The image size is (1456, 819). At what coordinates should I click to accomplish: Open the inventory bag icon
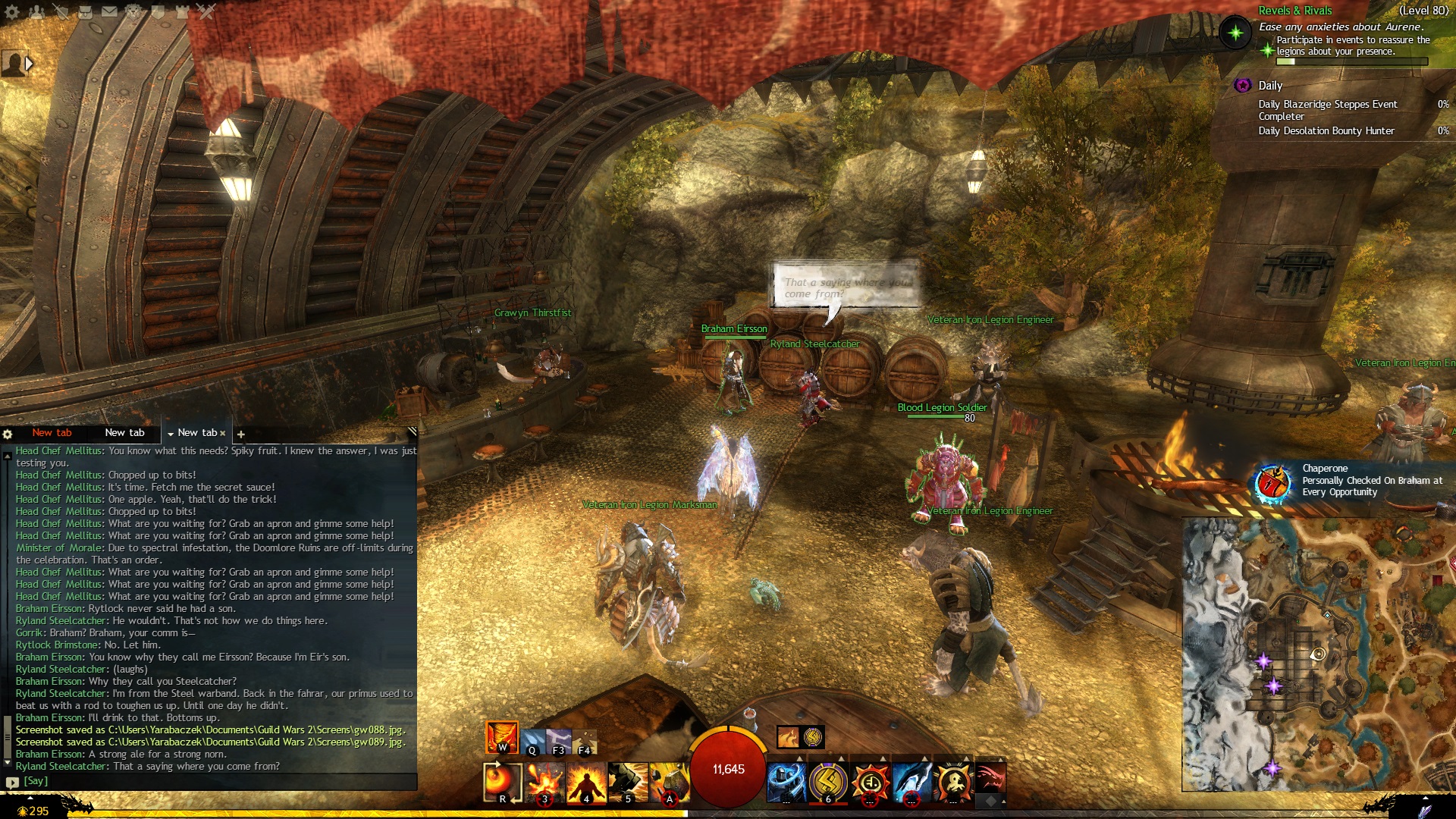pos(85,11)
